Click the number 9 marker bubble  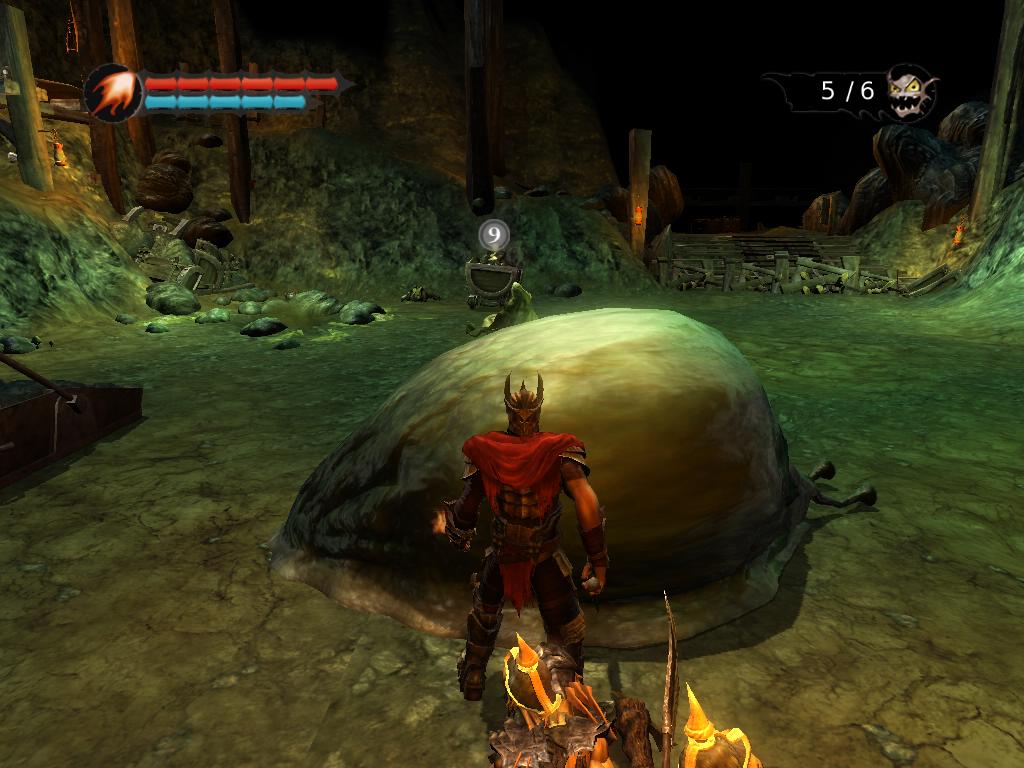tap(494, 236)
